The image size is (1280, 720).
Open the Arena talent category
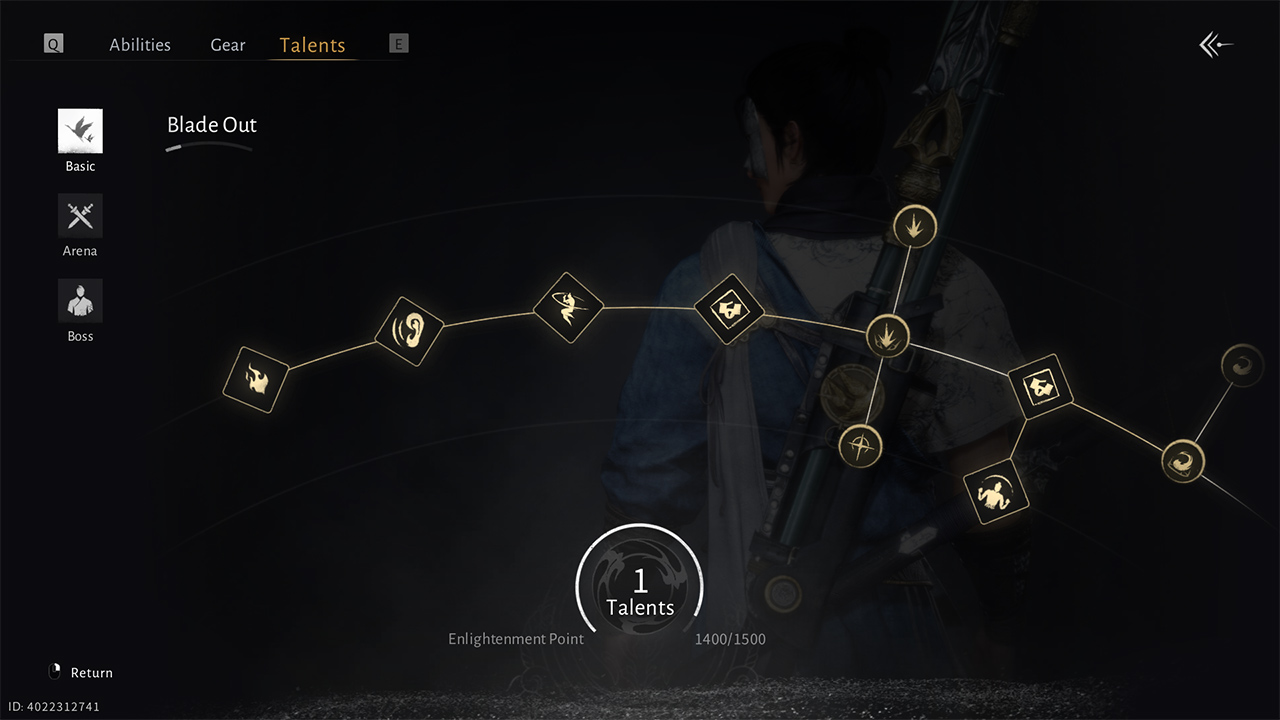point(80,217)
